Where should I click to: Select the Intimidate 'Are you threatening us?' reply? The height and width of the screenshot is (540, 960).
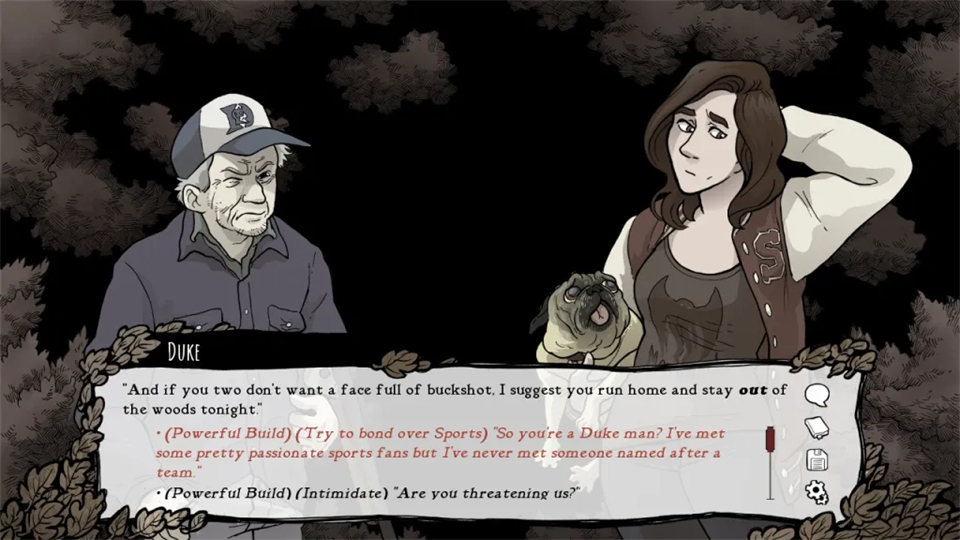(372, 492)
